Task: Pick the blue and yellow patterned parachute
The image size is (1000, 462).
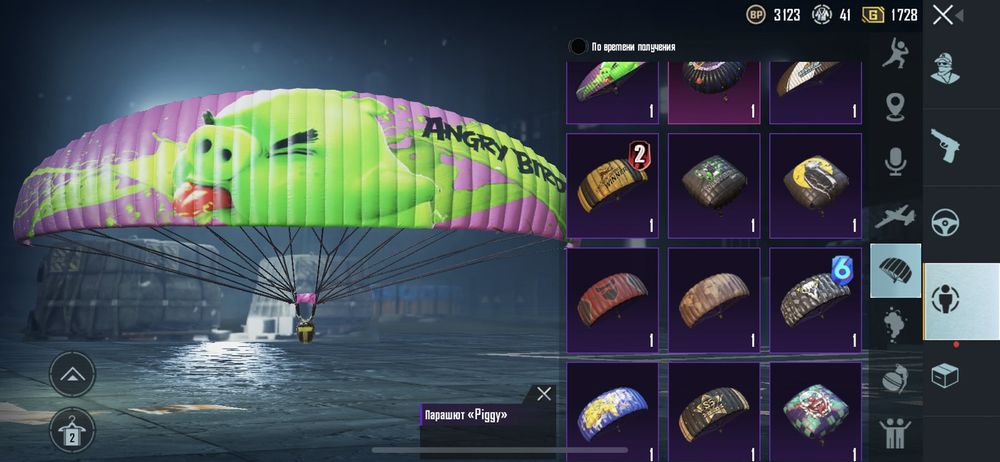Action: pyautogui.click(x=612, y=410)
